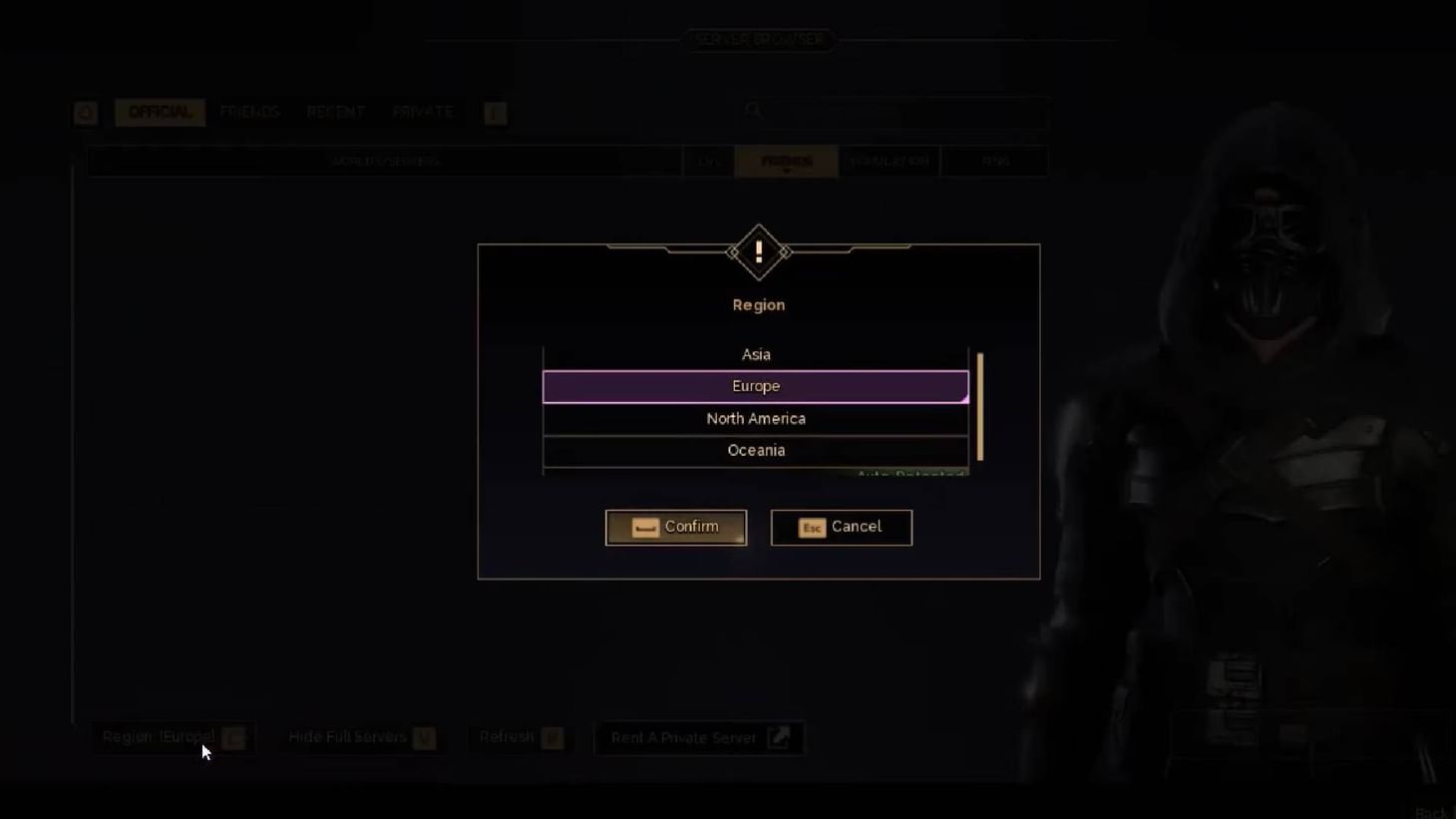Click the chevron under the FRIENDS column header
The image size is (1456, 819).
click(786, 170)
